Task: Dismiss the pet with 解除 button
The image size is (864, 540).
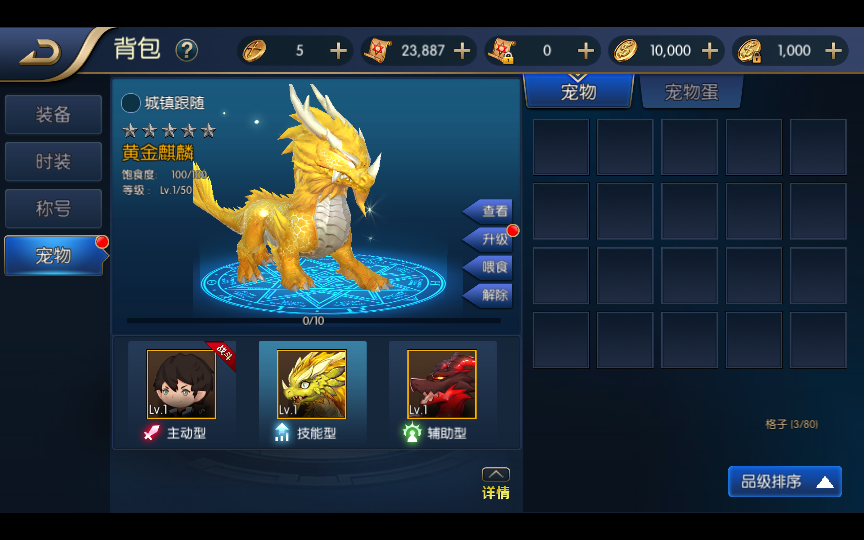Action: [490, 295]
